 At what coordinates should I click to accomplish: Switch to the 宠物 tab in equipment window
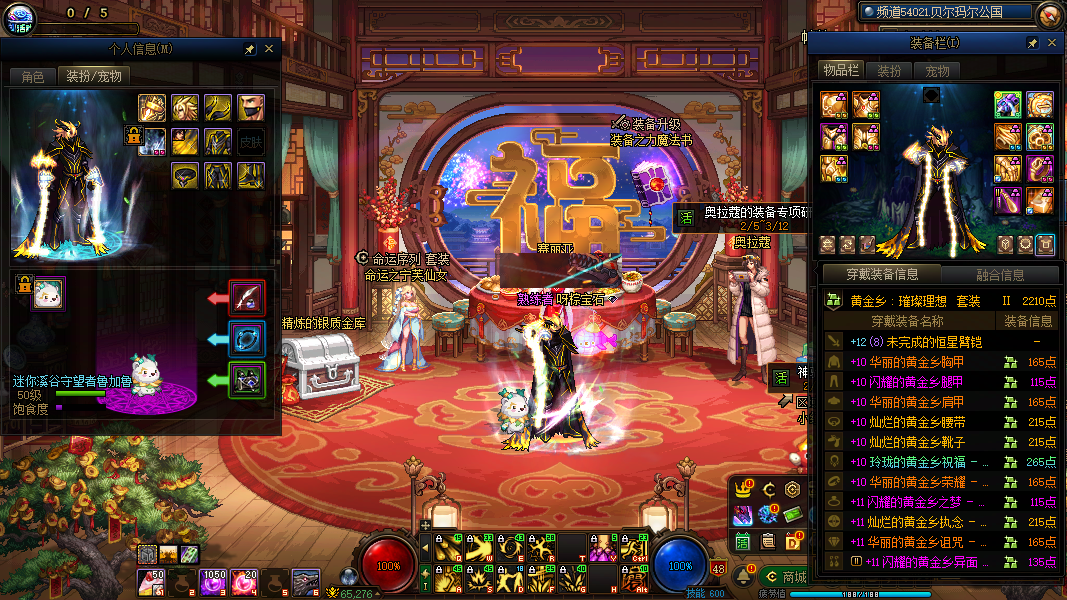[937, 71]
